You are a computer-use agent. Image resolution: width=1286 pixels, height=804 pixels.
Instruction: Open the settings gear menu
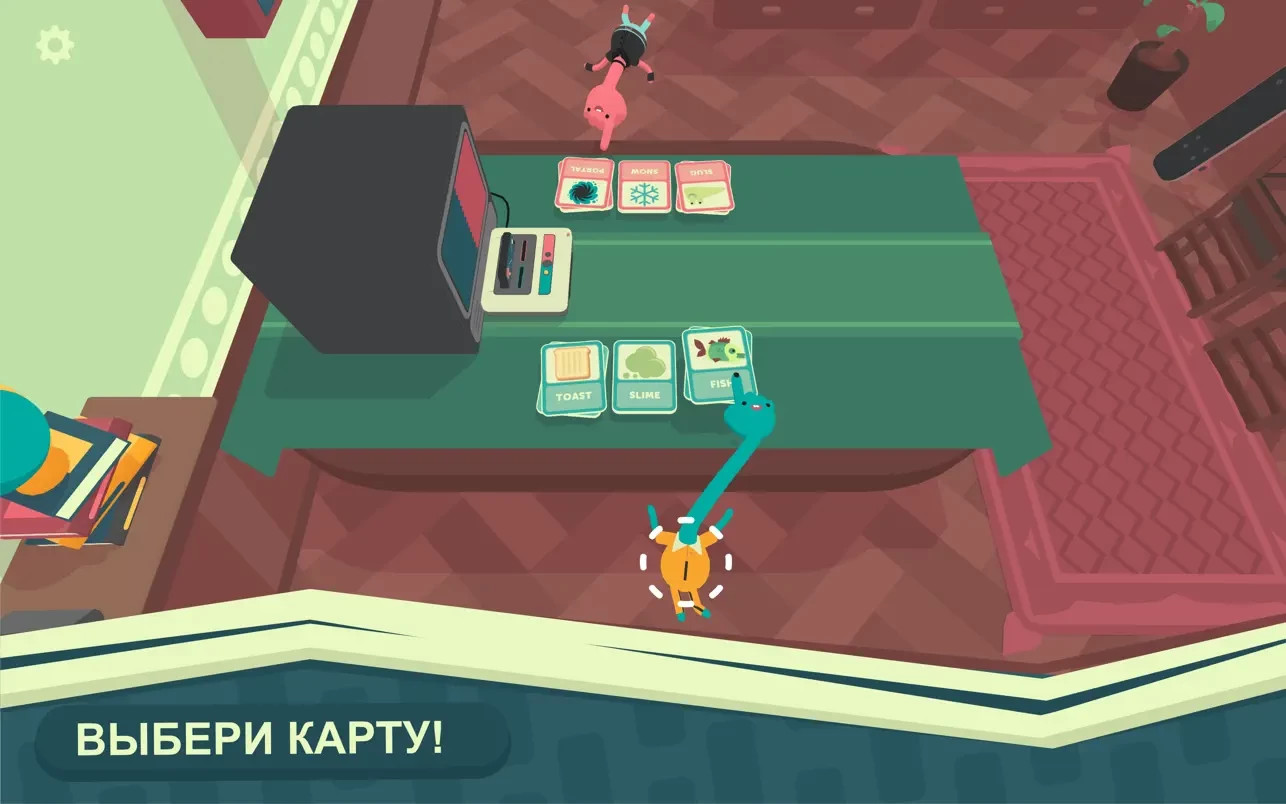(54, 45)
